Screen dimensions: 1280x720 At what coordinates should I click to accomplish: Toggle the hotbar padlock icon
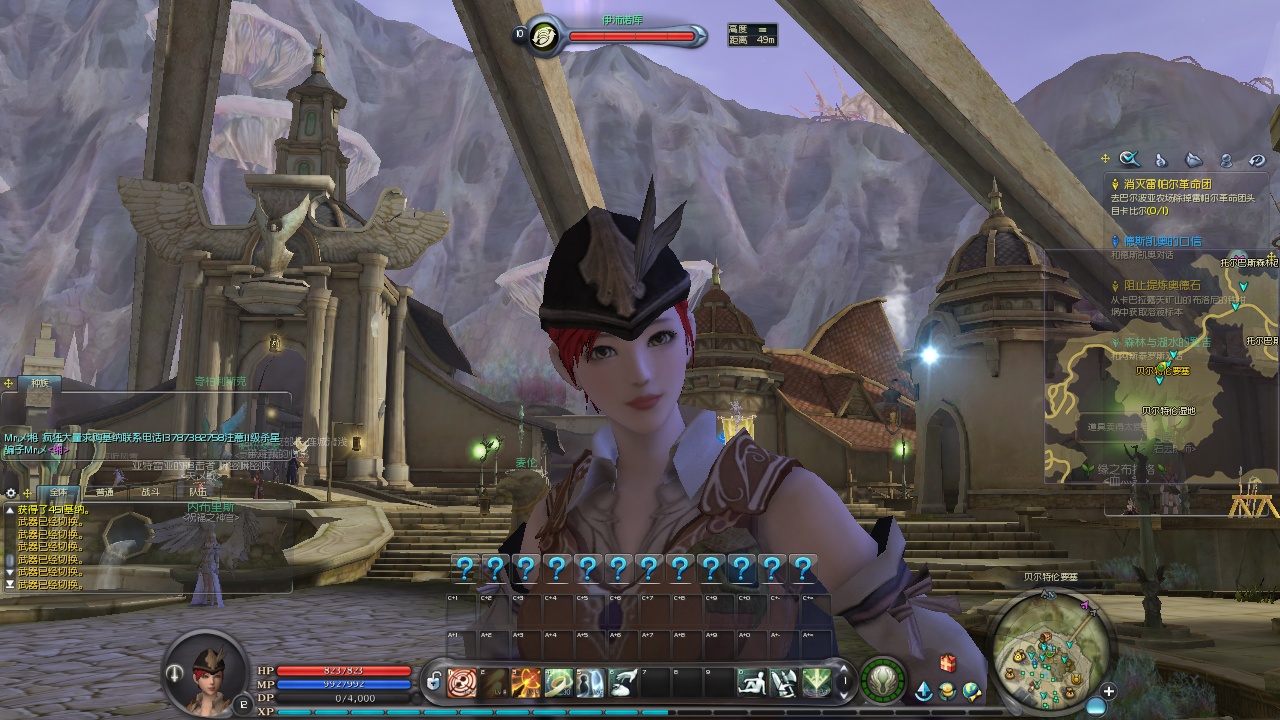pos(434,683)
